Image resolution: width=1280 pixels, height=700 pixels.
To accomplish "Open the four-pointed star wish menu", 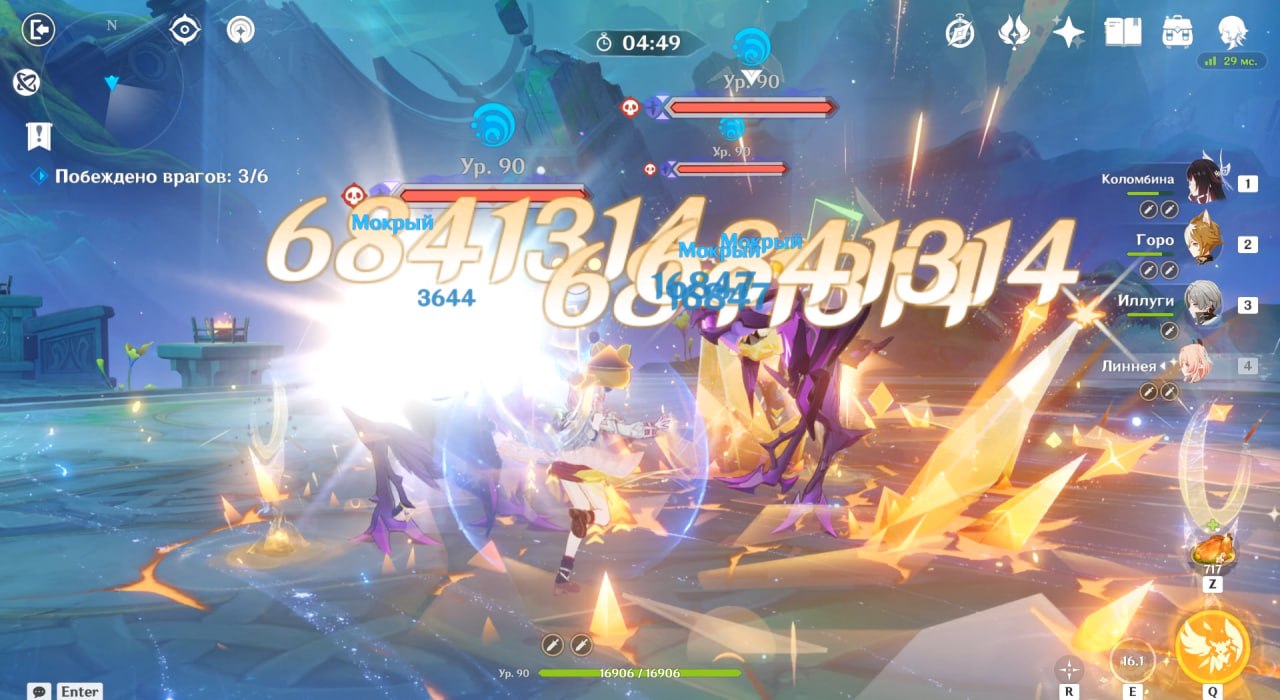I will 1068,33.
